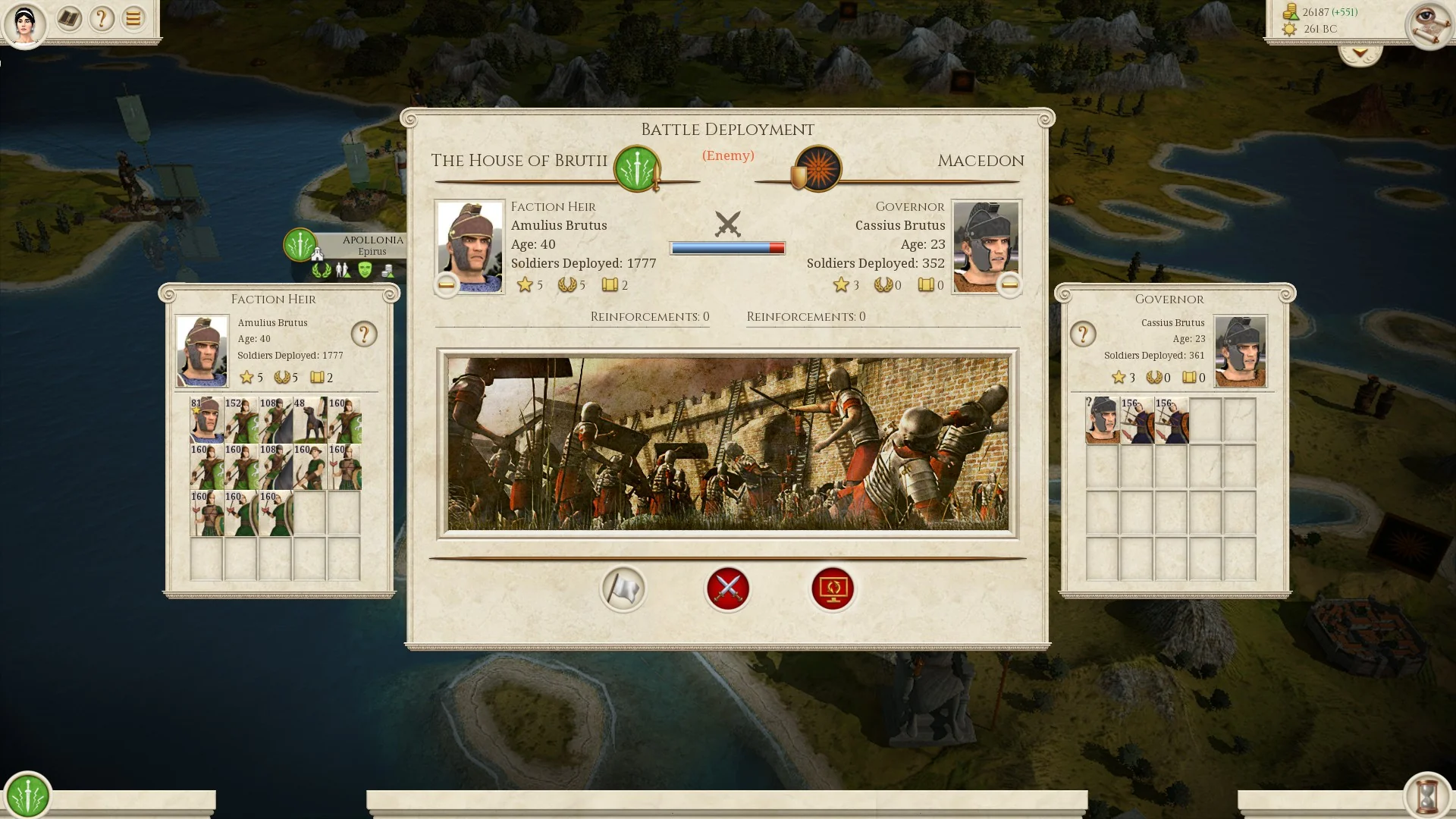This screenshot has height=819, width=1456.
Task: Collapse Cassius Brutus army with minus button
Action: point(1009,285)
